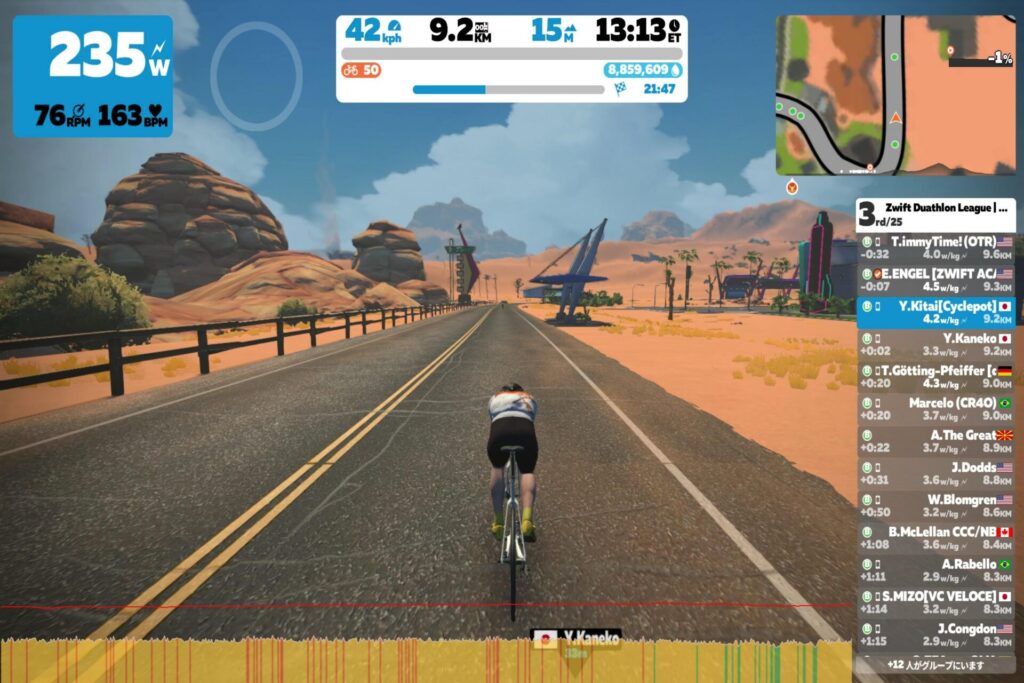
Task: Click the minimap in the corner
Action: (x=895, y=95)
